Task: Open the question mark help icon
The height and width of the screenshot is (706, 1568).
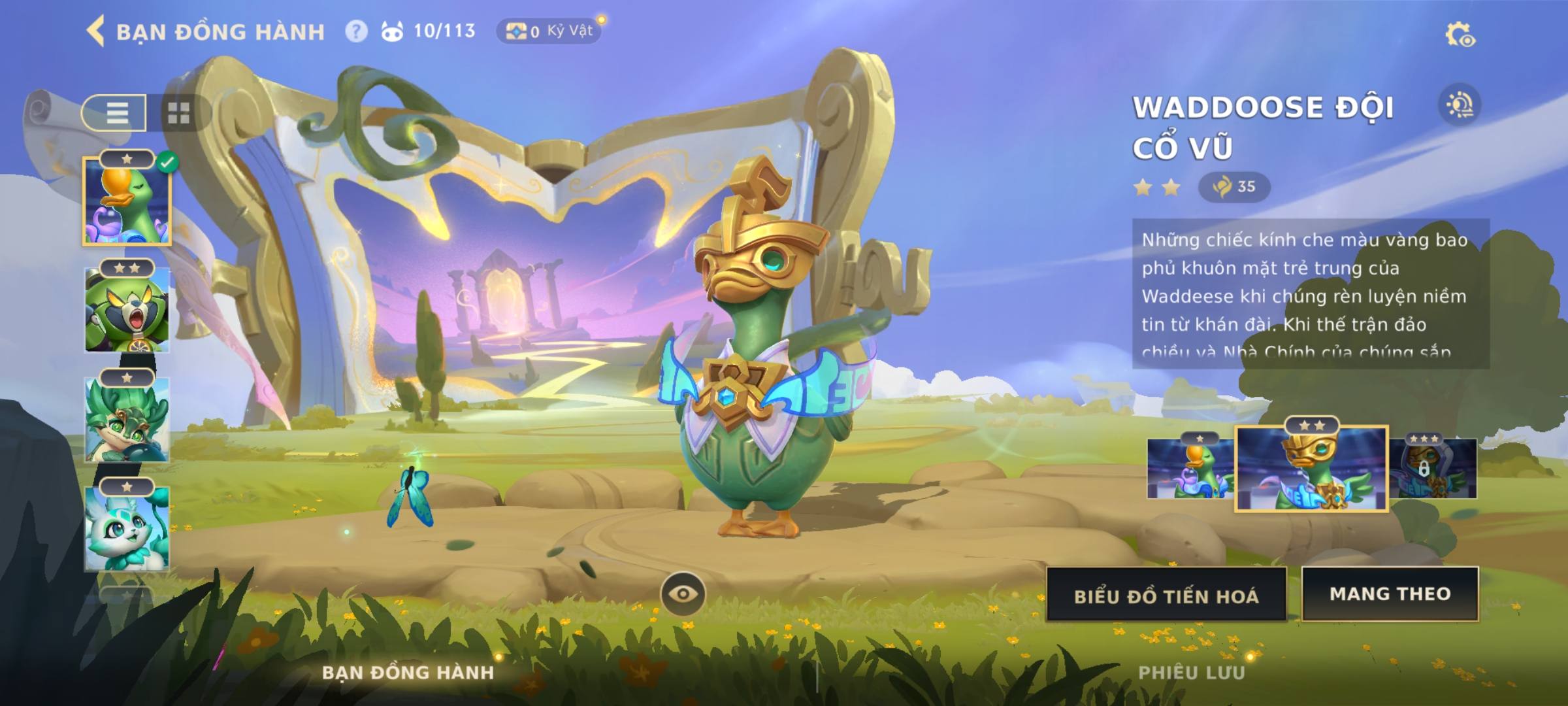Action: pos(356,31)
